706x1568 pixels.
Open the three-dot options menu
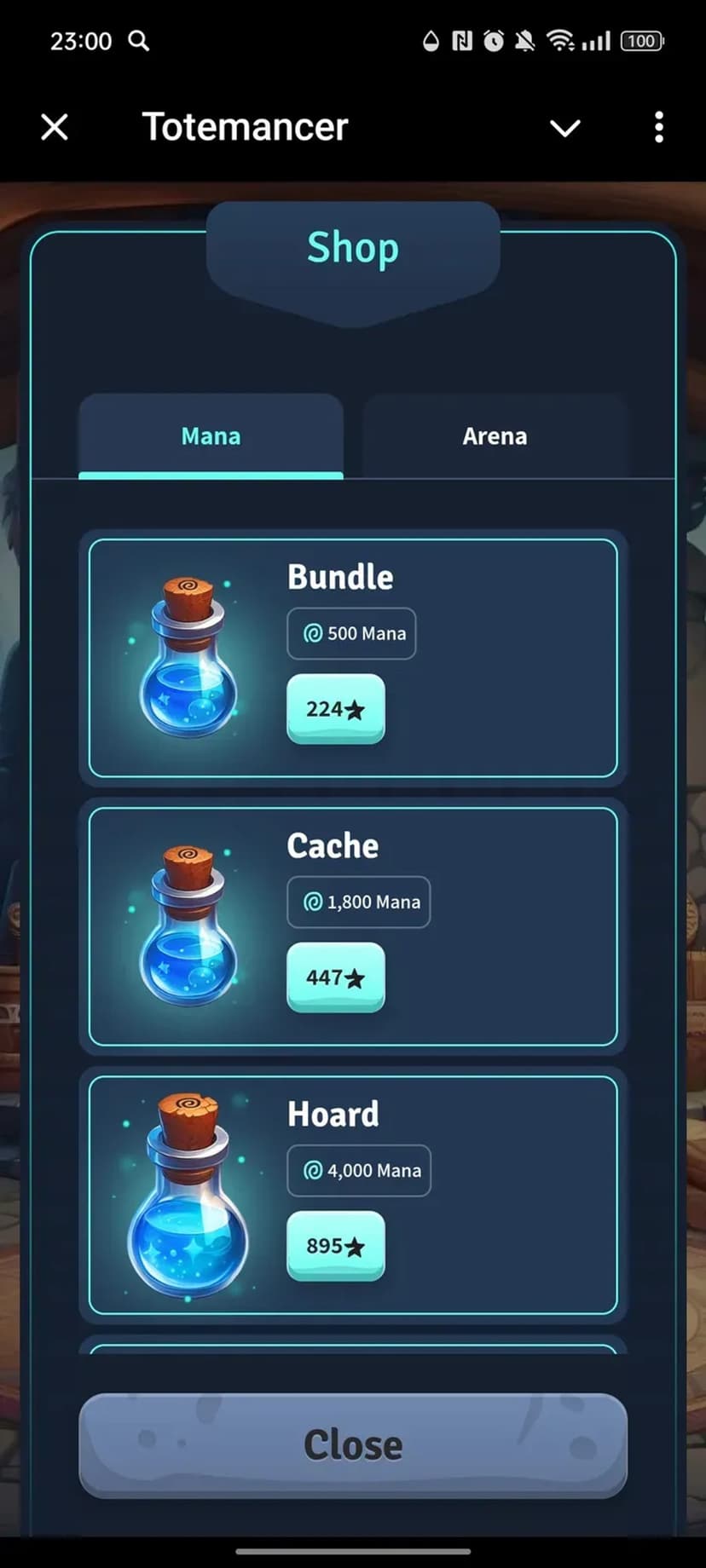click(x=658, y=127)
